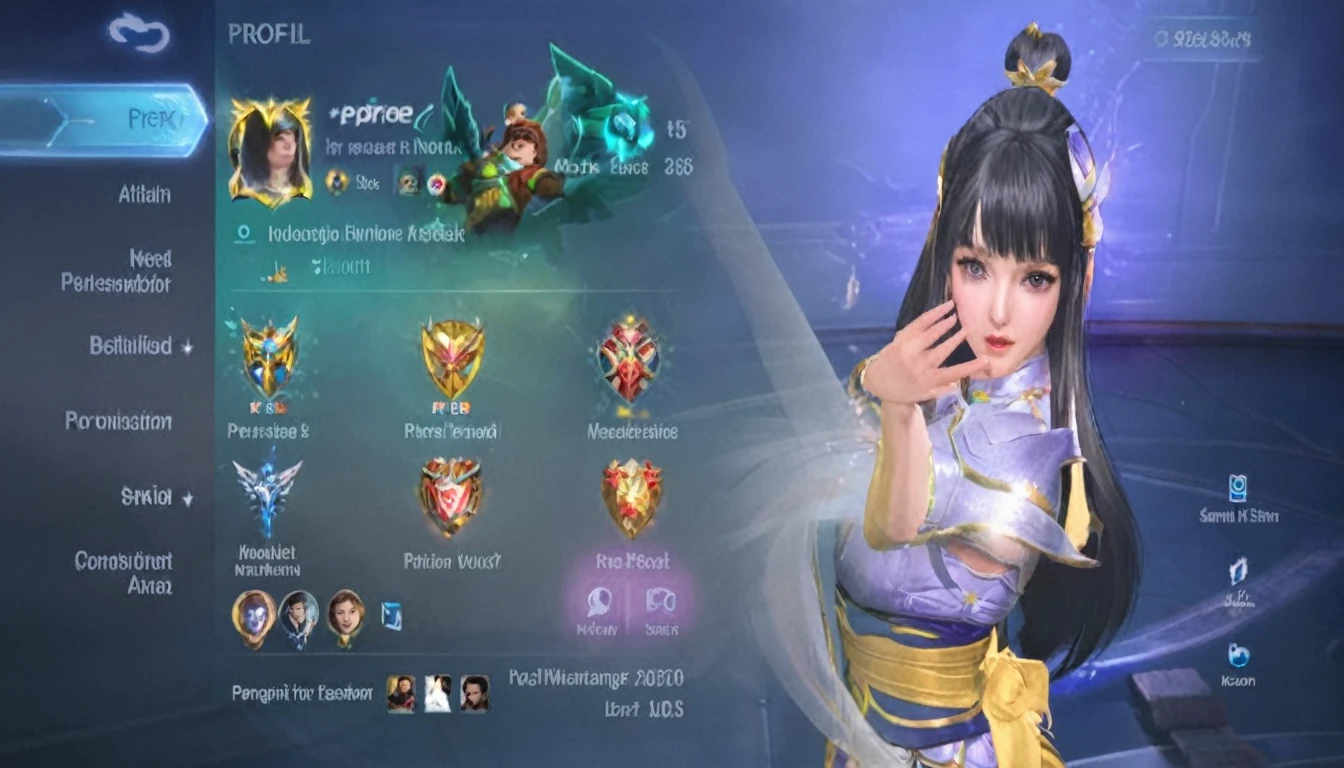Switch to the Atitain sidebar tab

click(x=144, y=194)
